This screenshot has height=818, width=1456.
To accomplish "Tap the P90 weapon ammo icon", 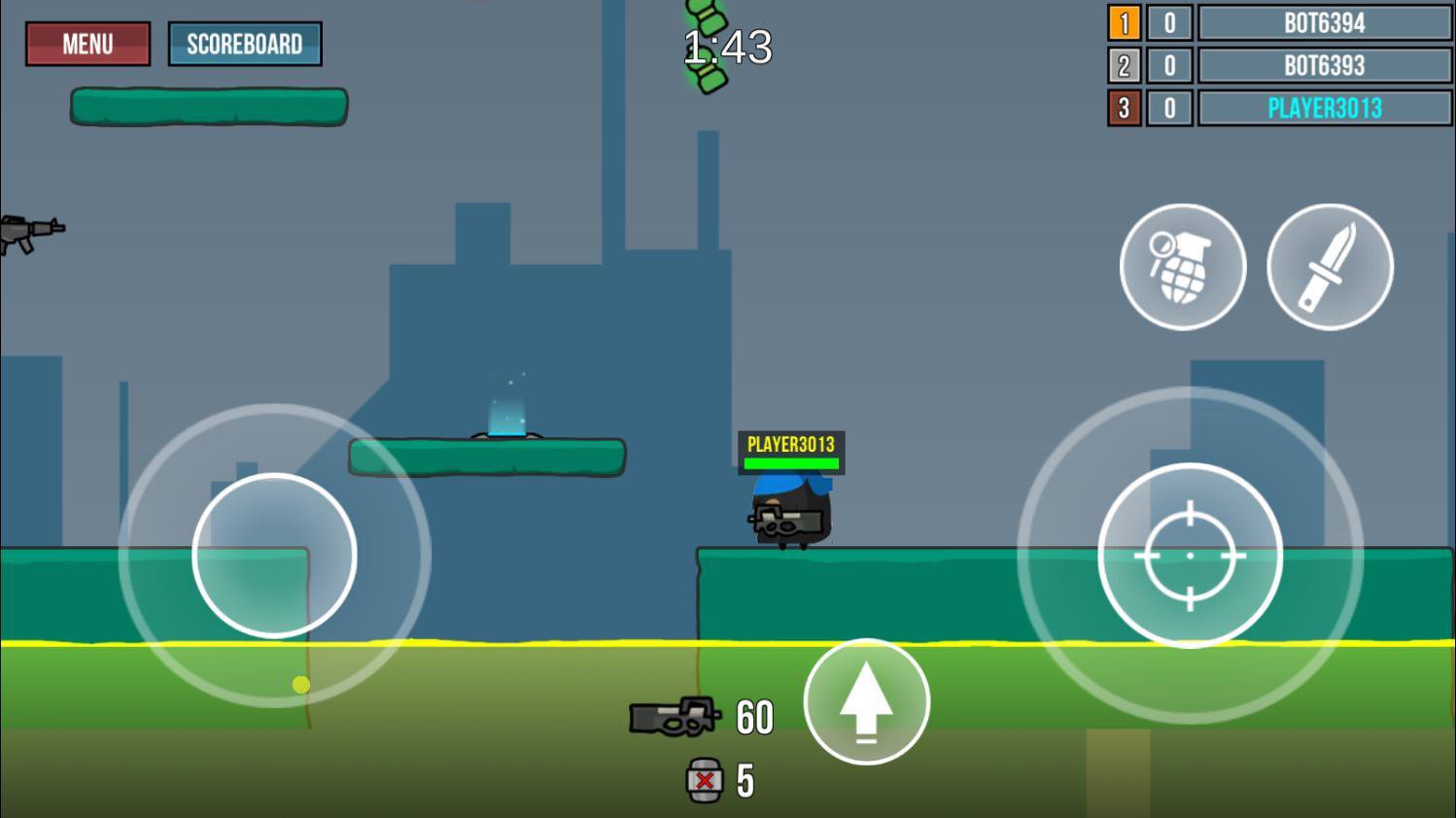I will pyautogui.click(x=676, y=716).
